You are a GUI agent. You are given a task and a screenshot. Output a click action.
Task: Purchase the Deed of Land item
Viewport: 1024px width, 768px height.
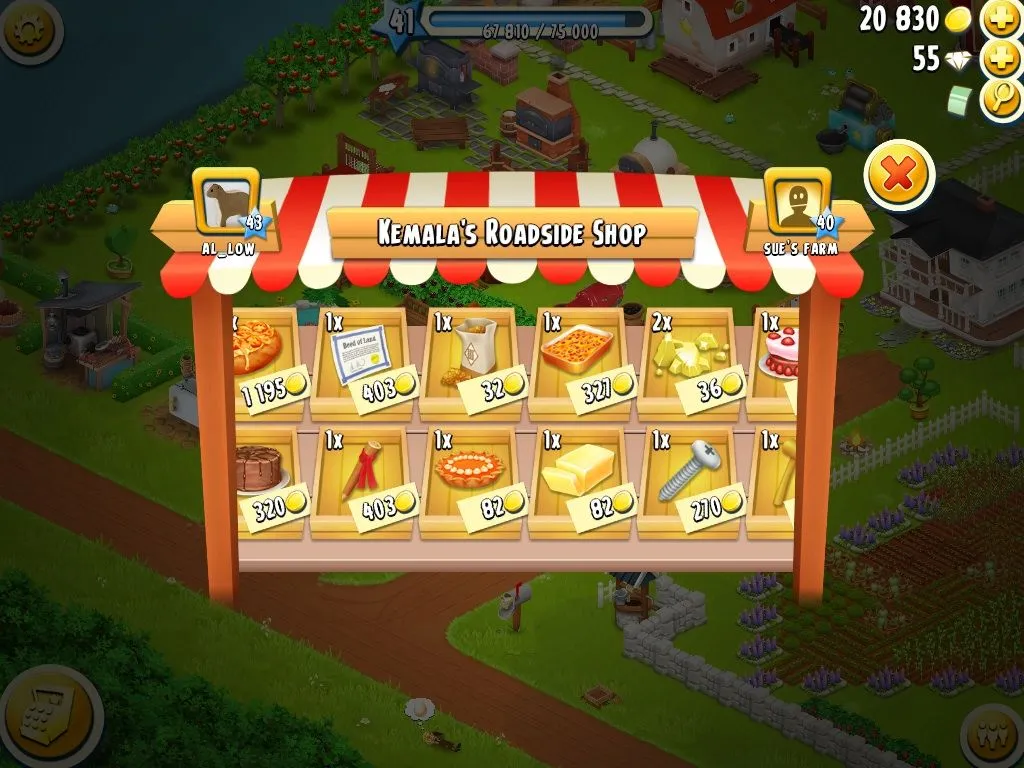pos(363,363)
